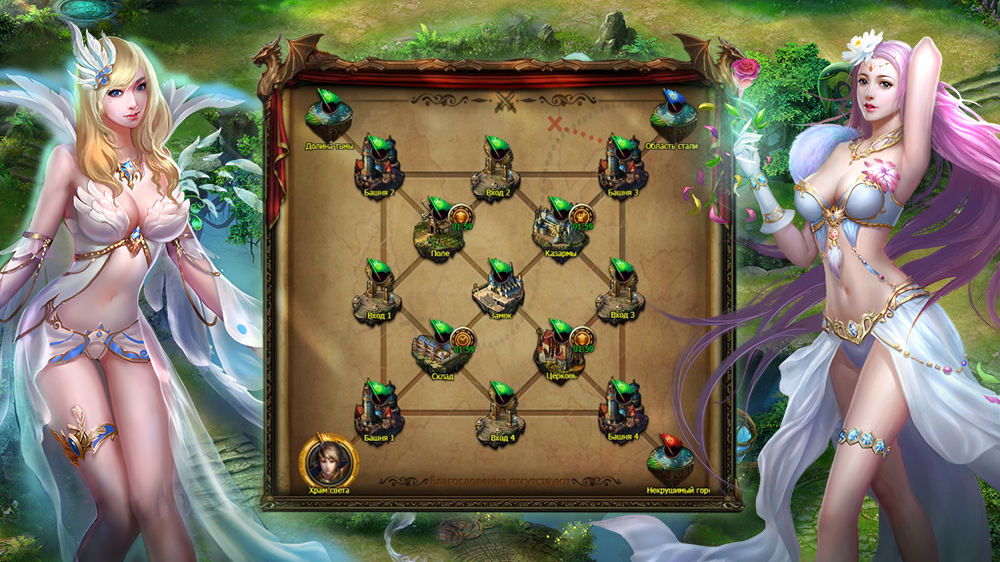Screen dimensions: 1000x562
Task: Open the Склад warehouse node
Action: pos(438,350)
